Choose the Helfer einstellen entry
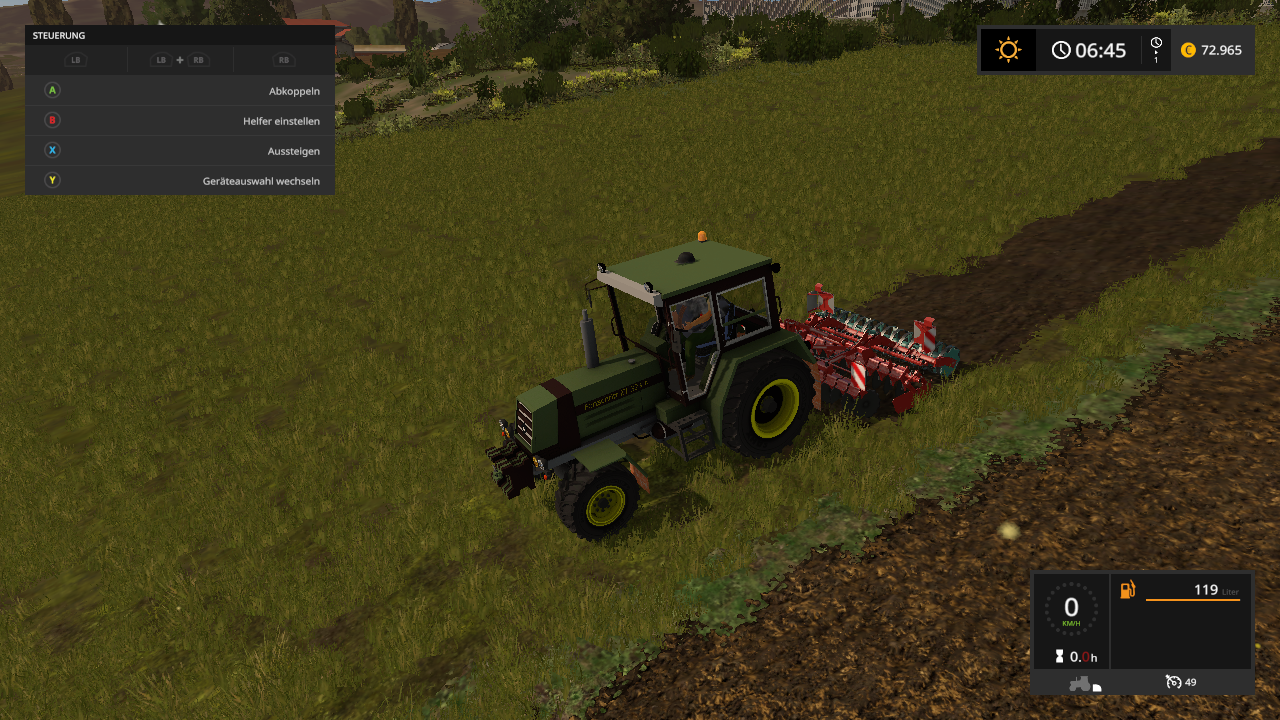The width and height of the screenshot is (1280, 720). (180, 121)
